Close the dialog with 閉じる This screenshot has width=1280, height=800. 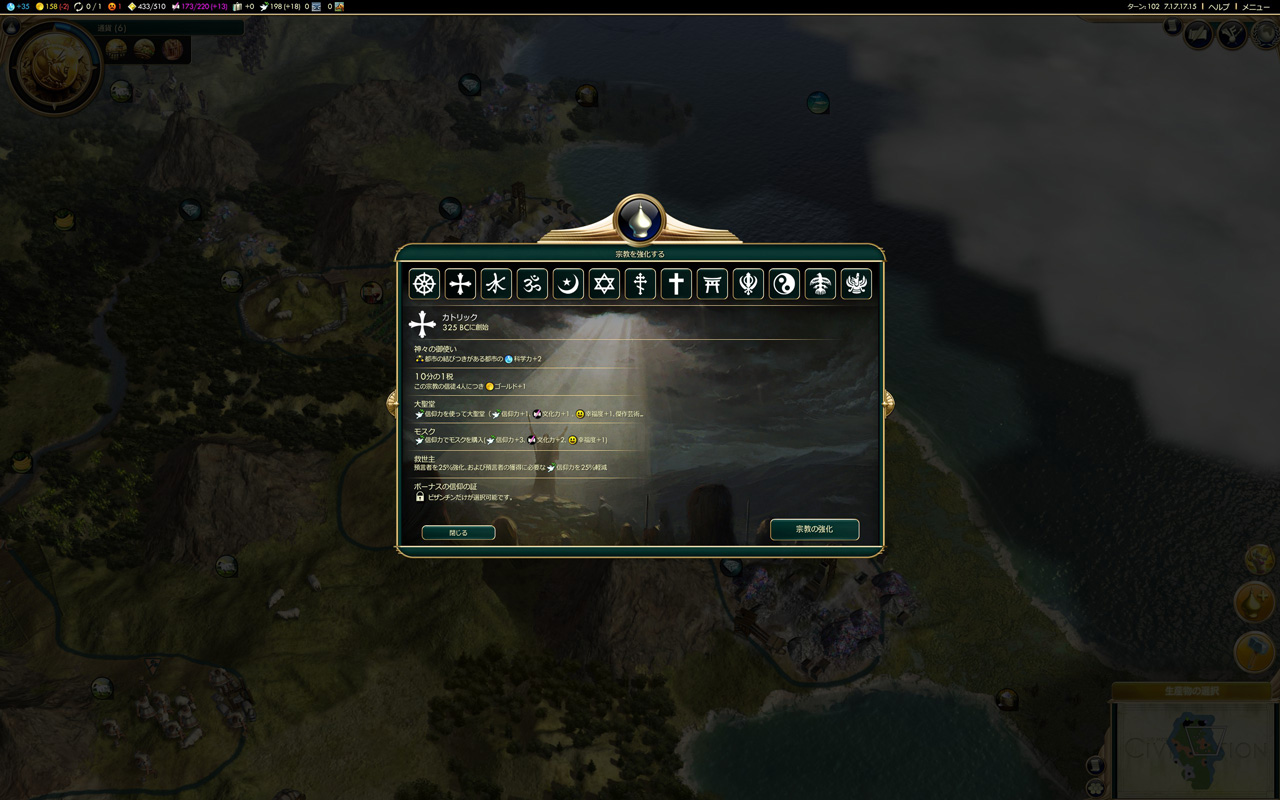click(458, 533)
